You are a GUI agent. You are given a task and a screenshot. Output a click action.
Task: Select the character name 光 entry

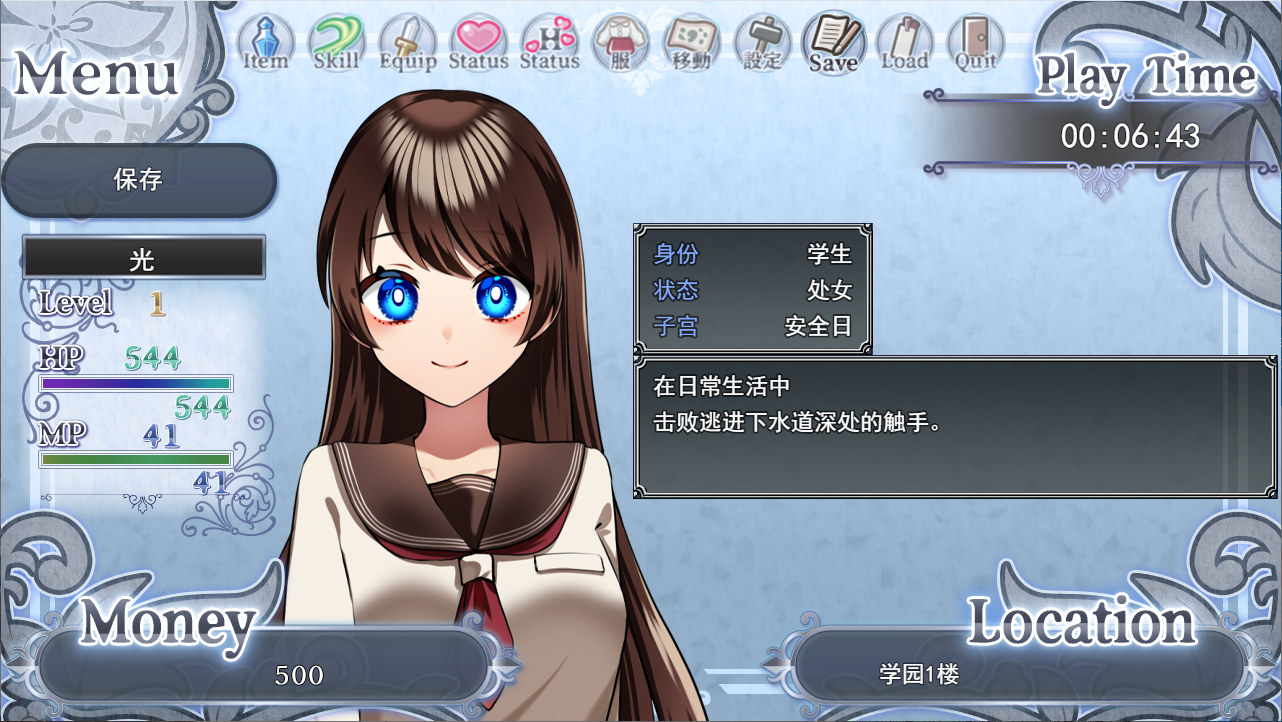(144, 258)
